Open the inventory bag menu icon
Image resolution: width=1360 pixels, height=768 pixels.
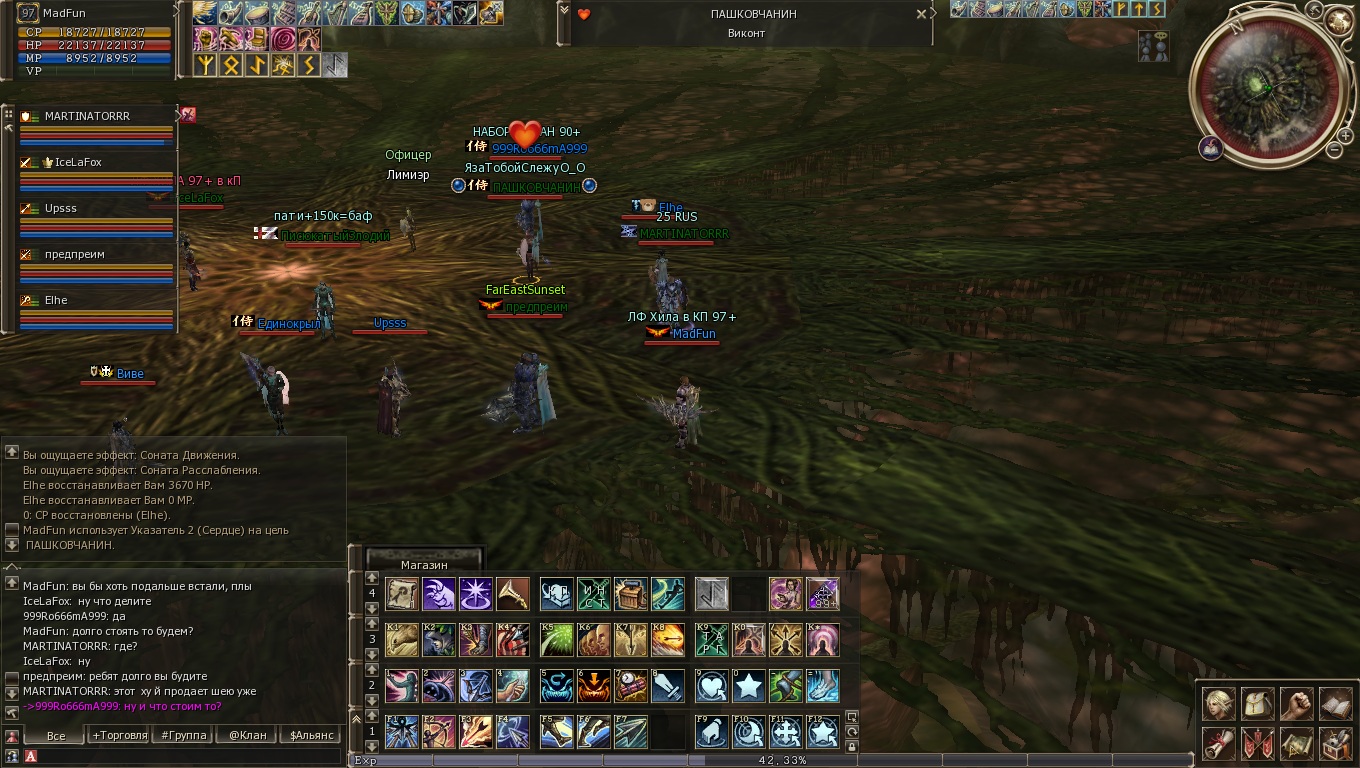pos(1257,703)
